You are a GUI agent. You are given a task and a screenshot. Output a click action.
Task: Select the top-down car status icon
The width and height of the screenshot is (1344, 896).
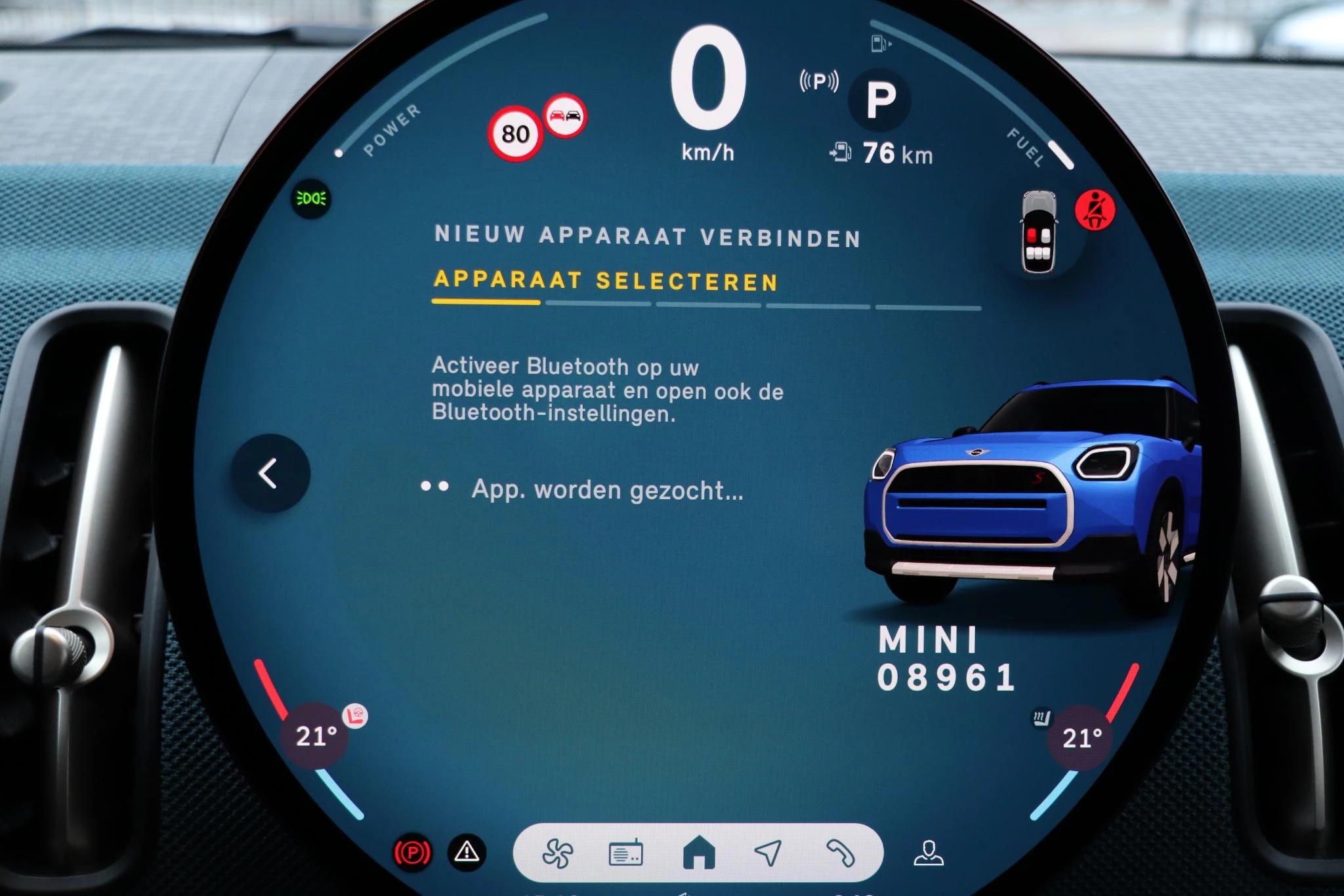[1038, 232]
